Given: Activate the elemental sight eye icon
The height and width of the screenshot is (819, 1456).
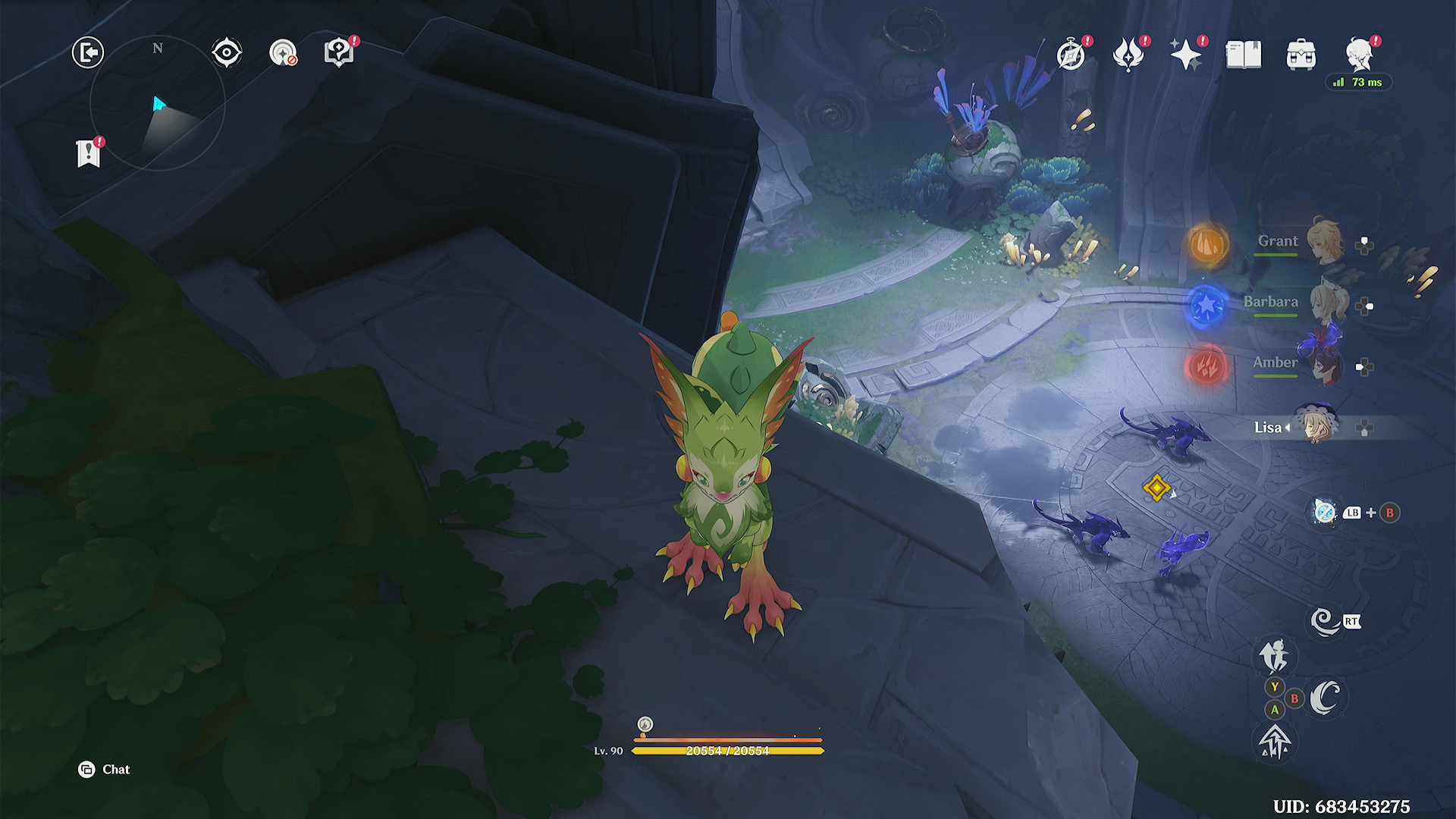Looking at the screenshot, I should pos(227,53).
